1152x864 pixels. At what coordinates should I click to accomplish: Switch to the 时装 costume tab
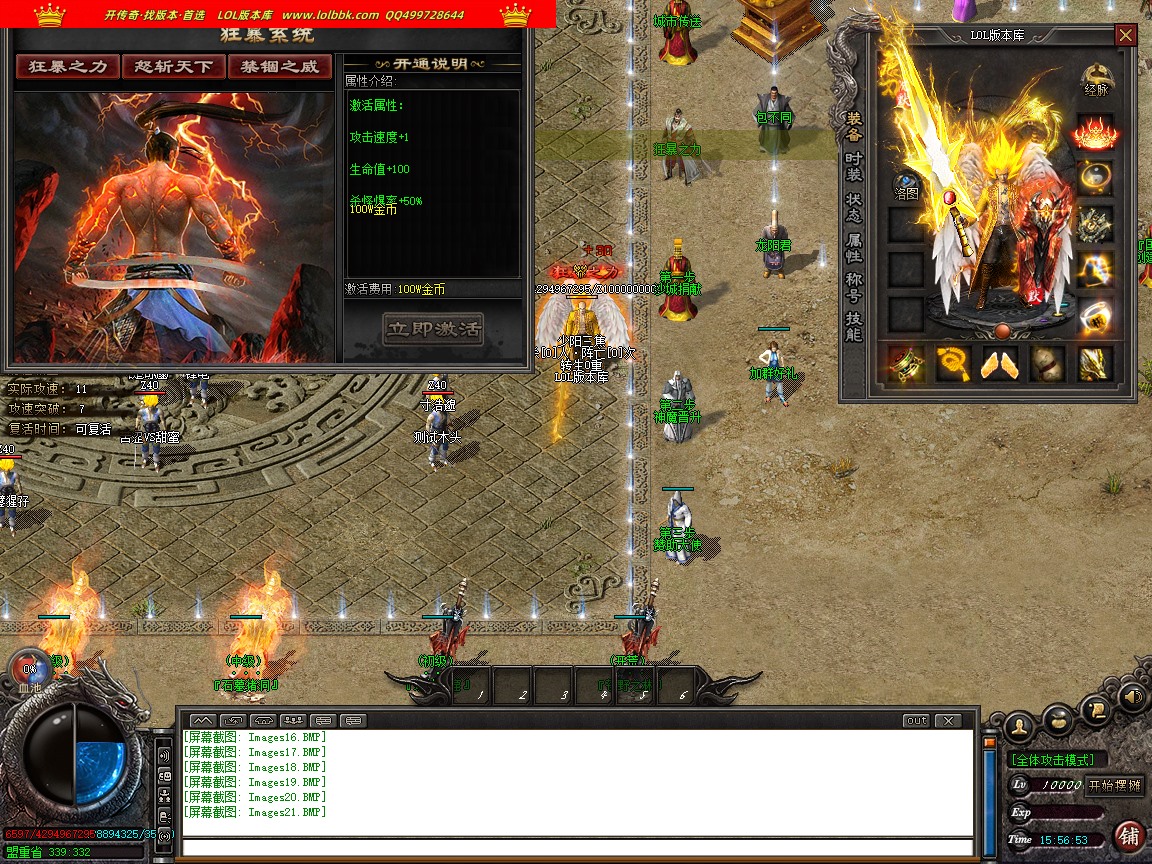(854, 167)
